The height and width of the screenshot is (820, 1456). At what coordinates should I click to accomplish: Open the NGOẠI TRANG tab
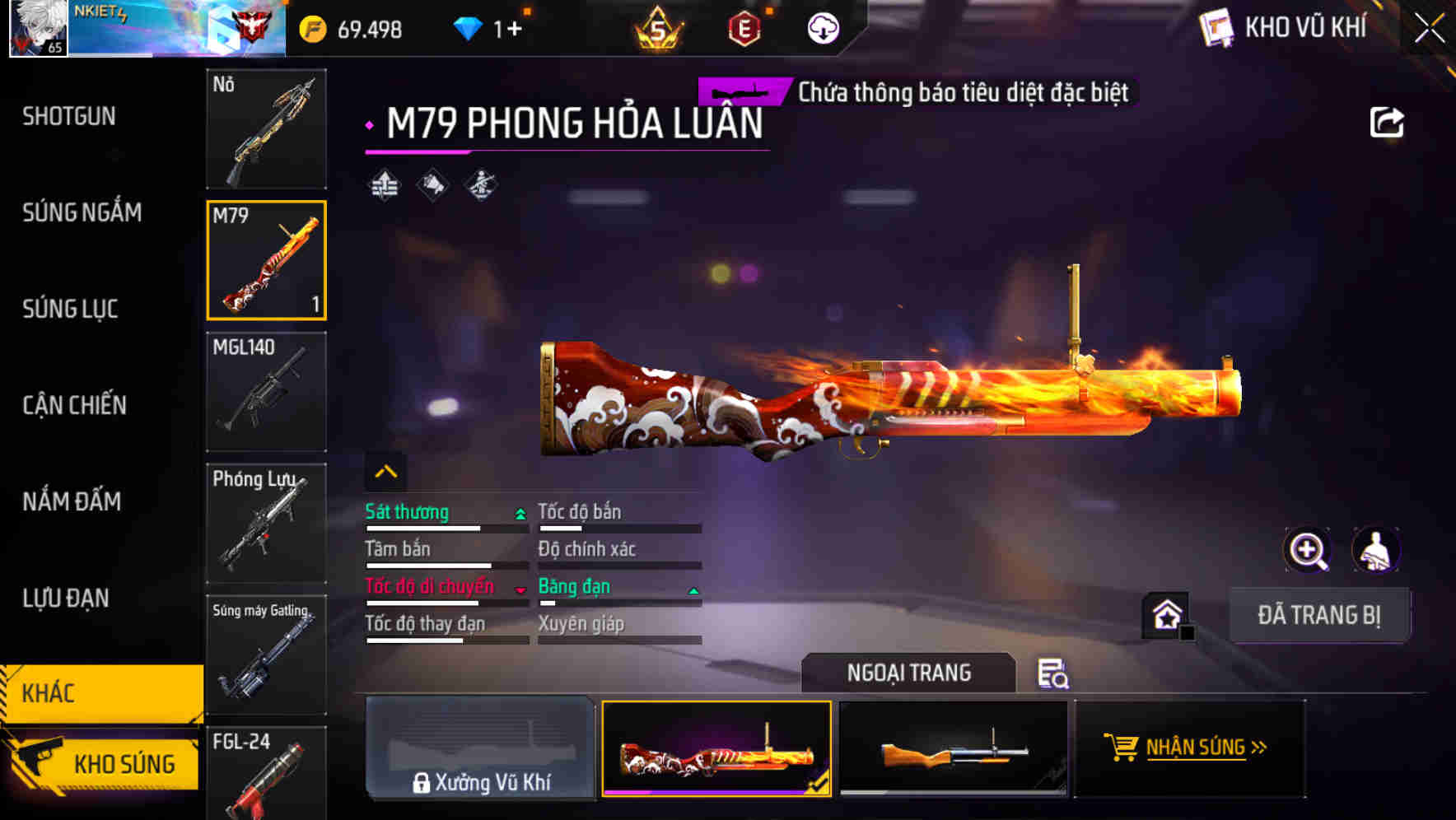910,673
